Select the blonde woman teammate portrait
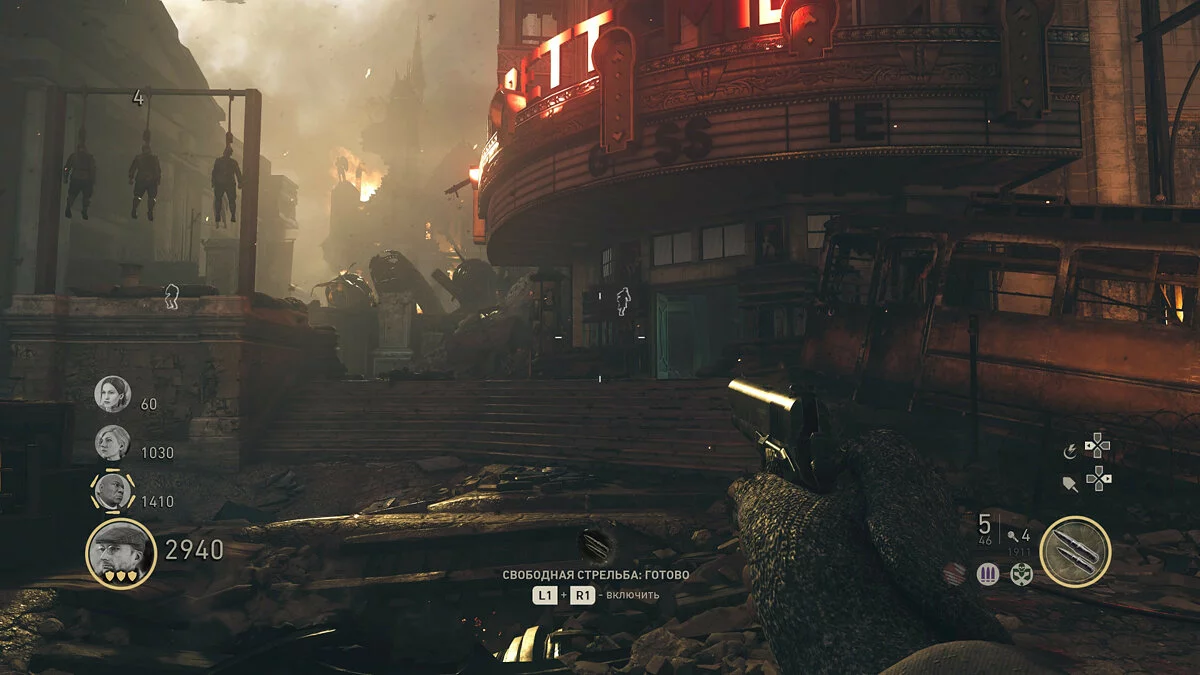The width and height of the screenshot is (1200, 675). [112, 443]
